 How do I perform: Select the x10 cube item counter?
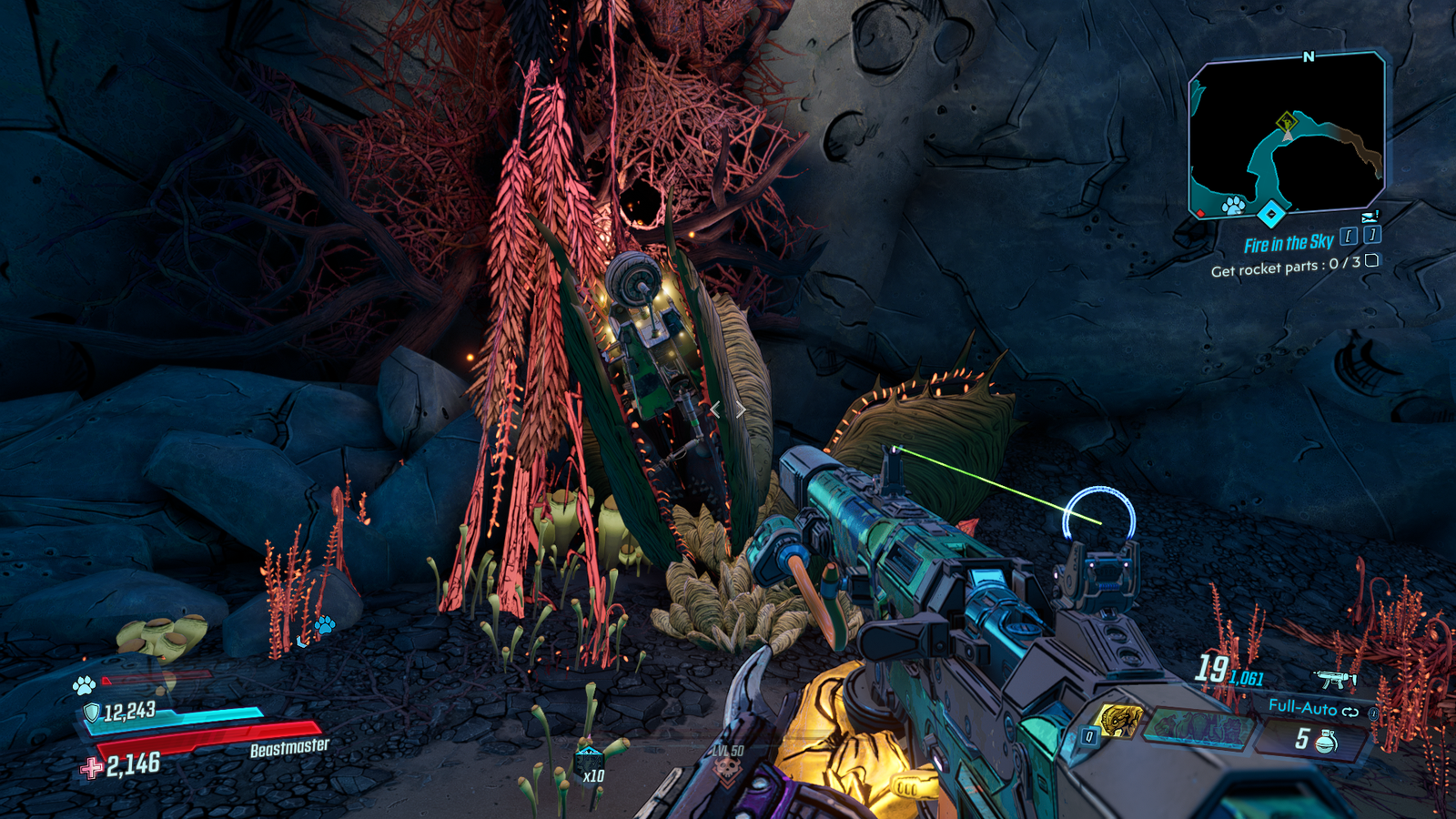pyautogui.click(x=590, y=764)
